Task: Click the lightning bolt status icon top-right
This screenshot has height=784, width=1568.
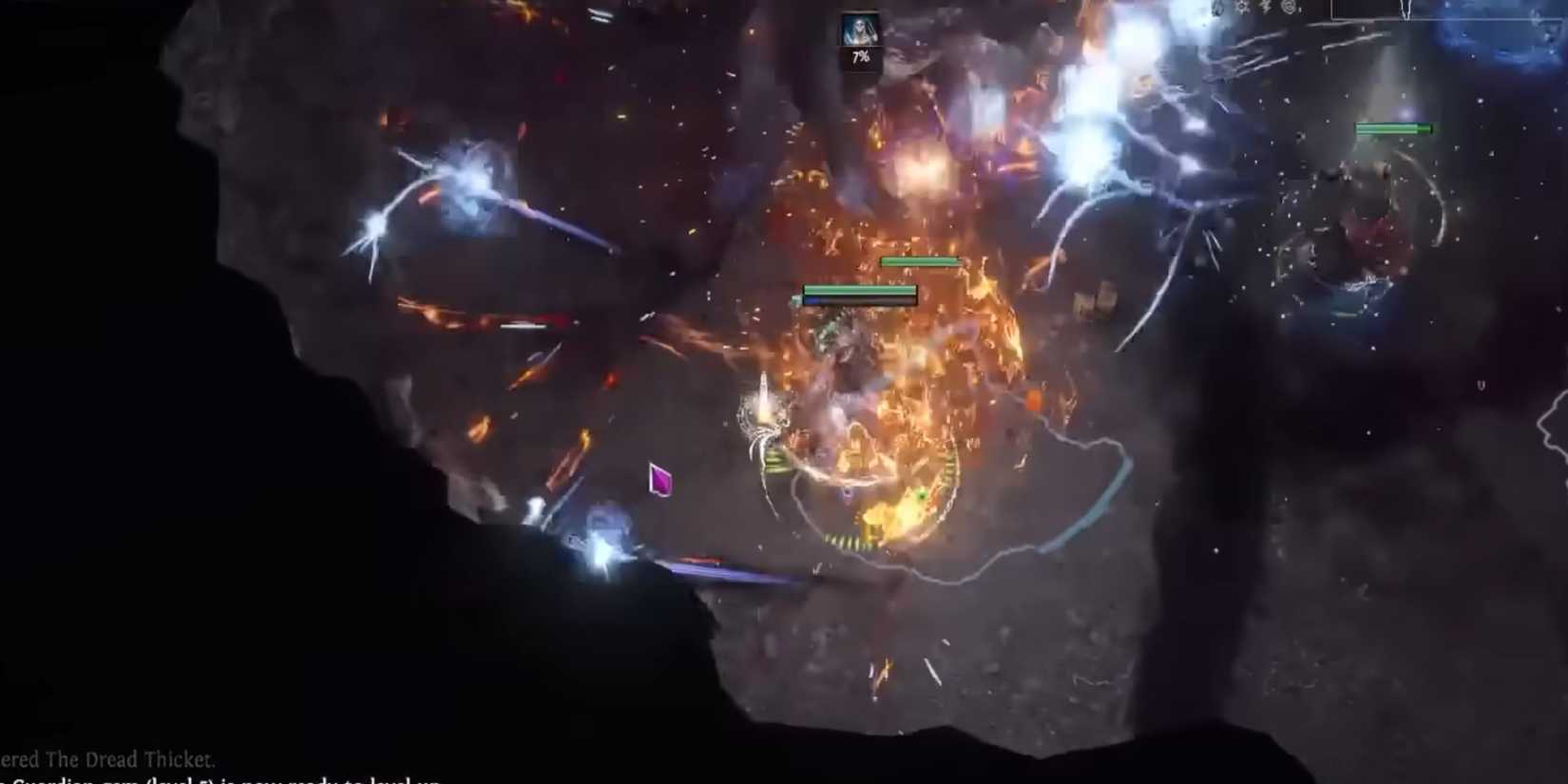Action: coord(1266,9)
